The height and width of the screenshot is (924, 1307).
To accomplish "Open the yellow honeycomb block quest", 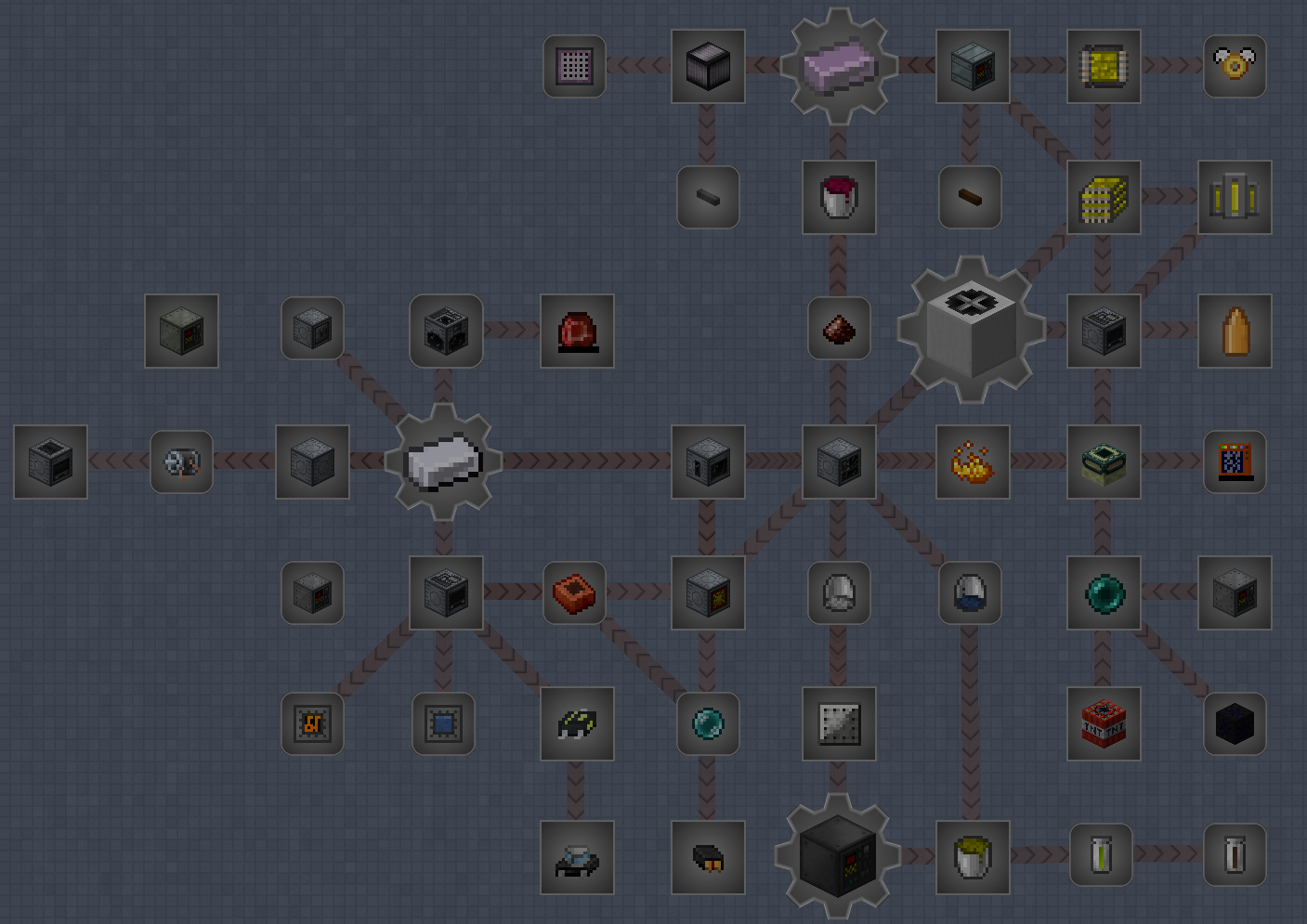I will click(x=1103, y=197).
